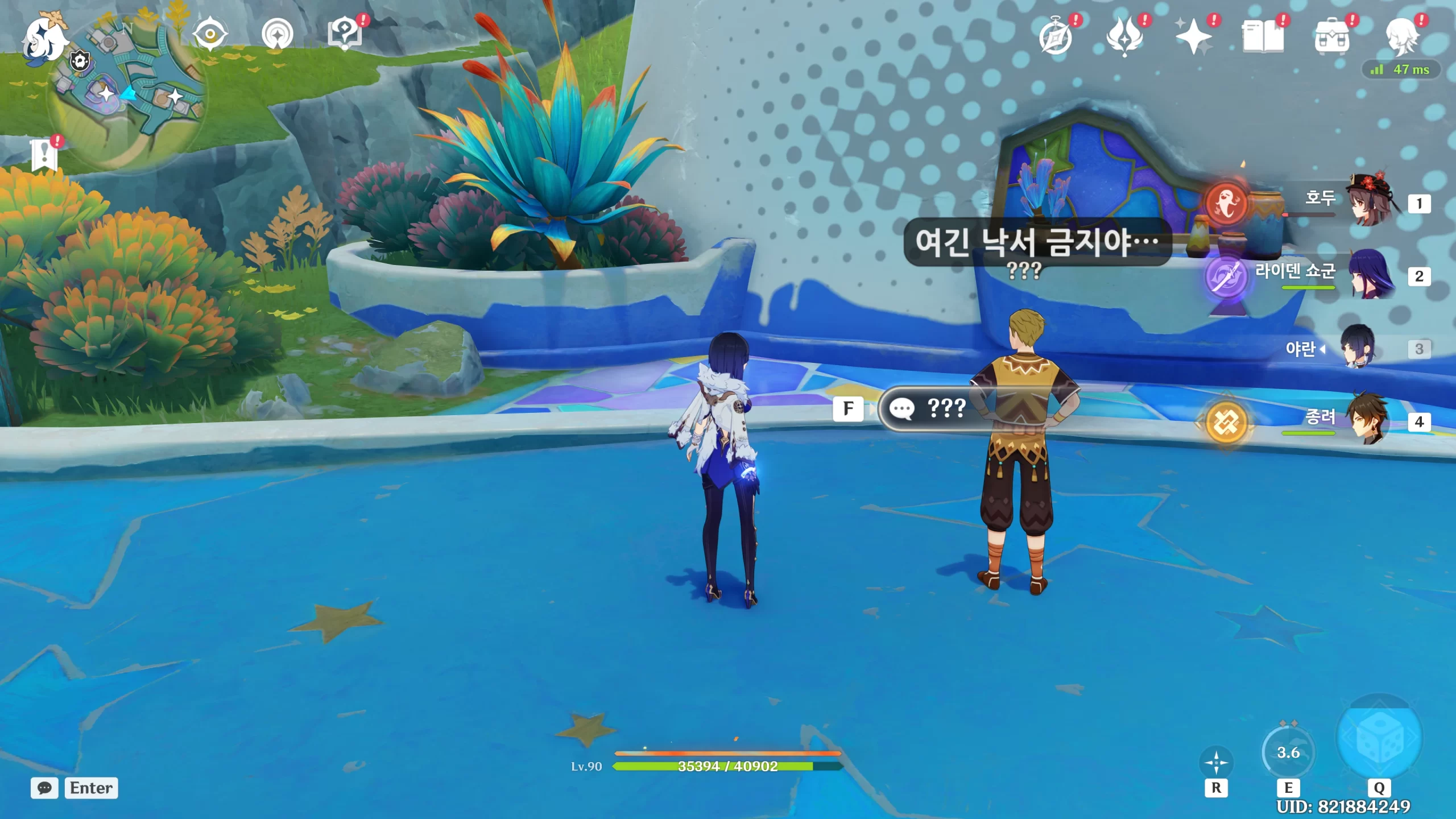Viewport: 1456px width, 819px height.
Task: Open the chat speech-bubble button
Action: 44,788
